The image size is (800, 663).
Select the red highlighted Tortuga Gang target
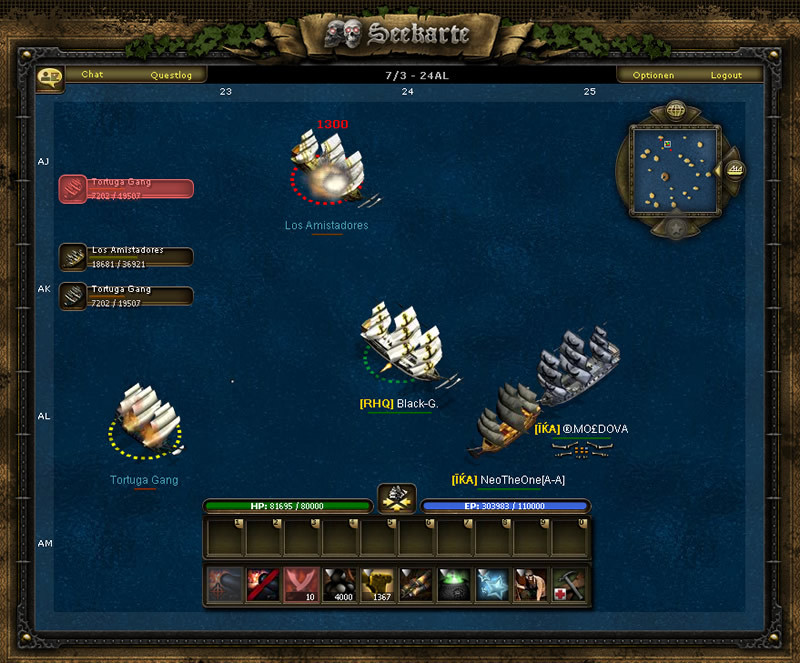tap(126, 188)
